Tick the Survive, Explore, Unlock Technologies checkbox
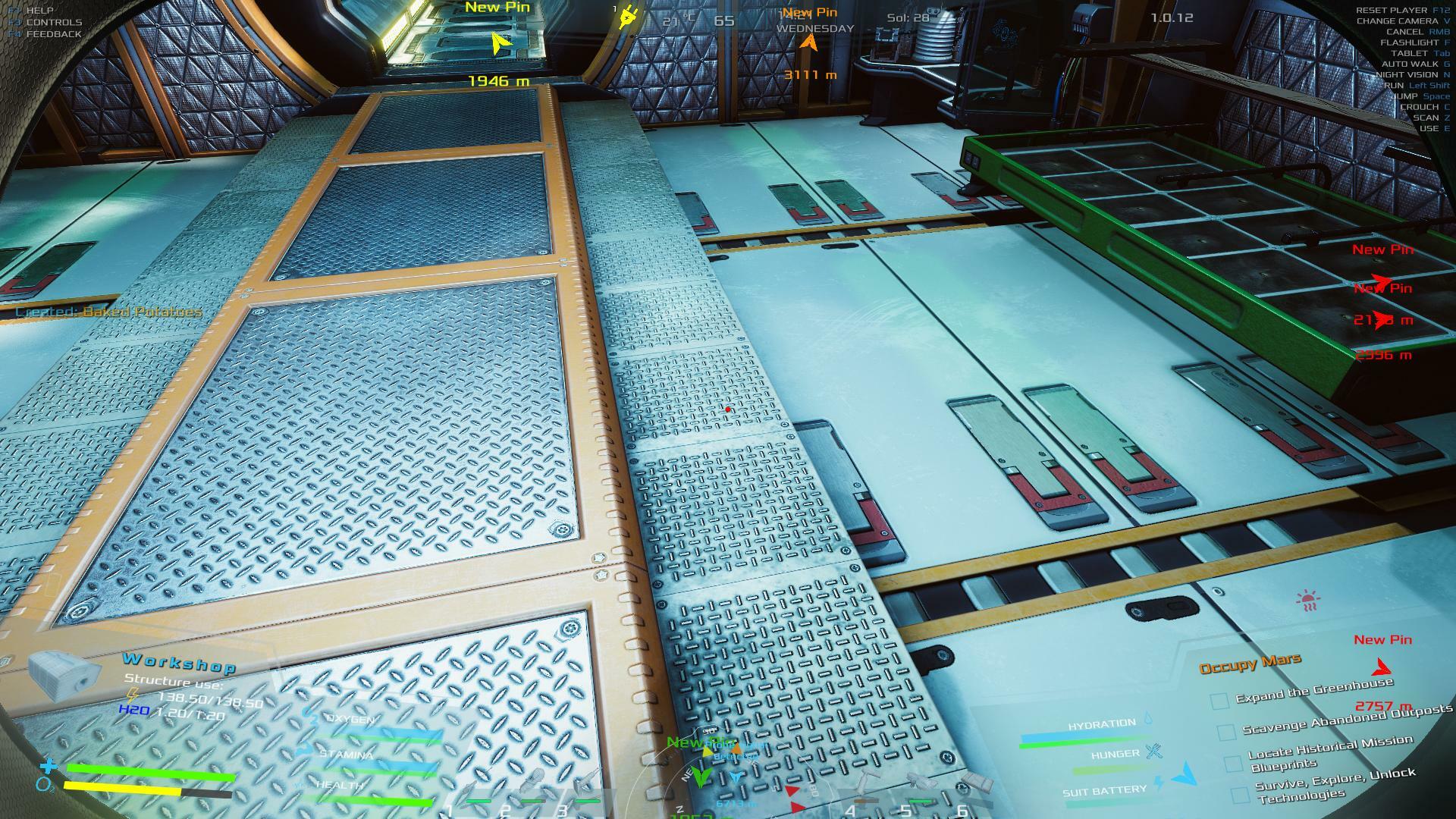This screenshot has width=1456, height=819. click(x=1240, y=795)
